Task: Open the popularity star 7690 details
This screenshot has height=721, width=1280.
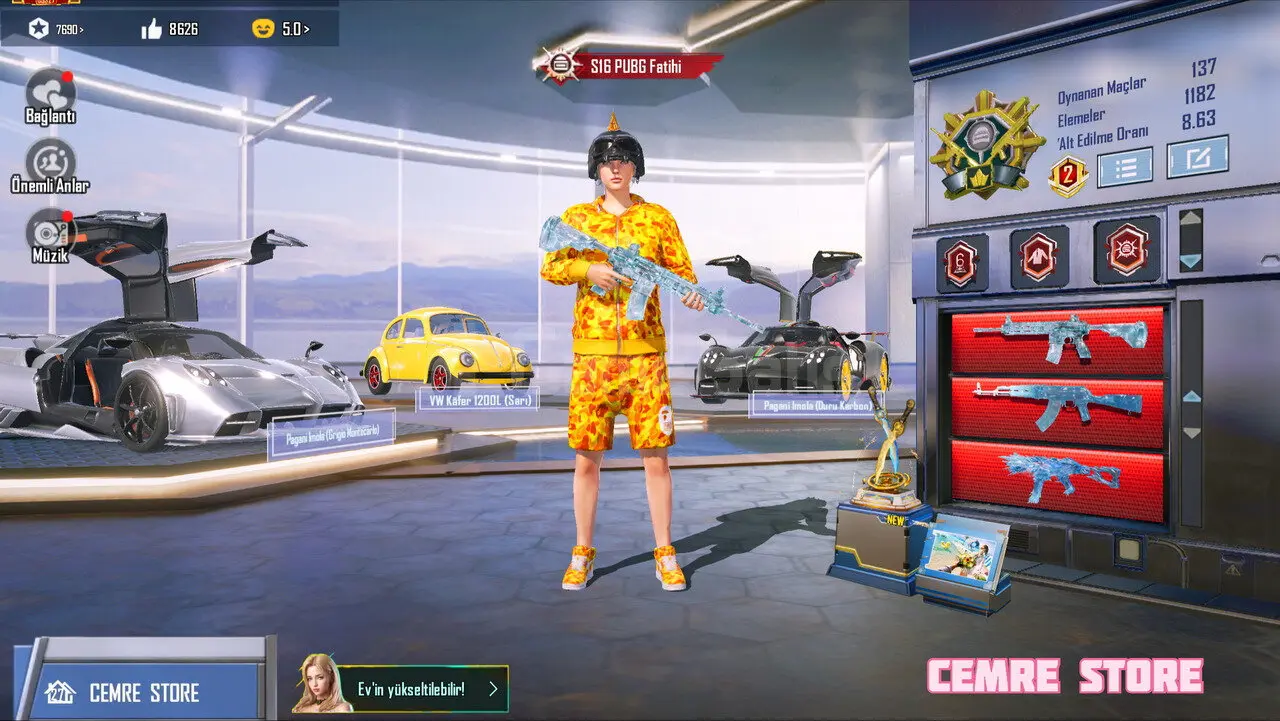Action: (x=56, y=29)
